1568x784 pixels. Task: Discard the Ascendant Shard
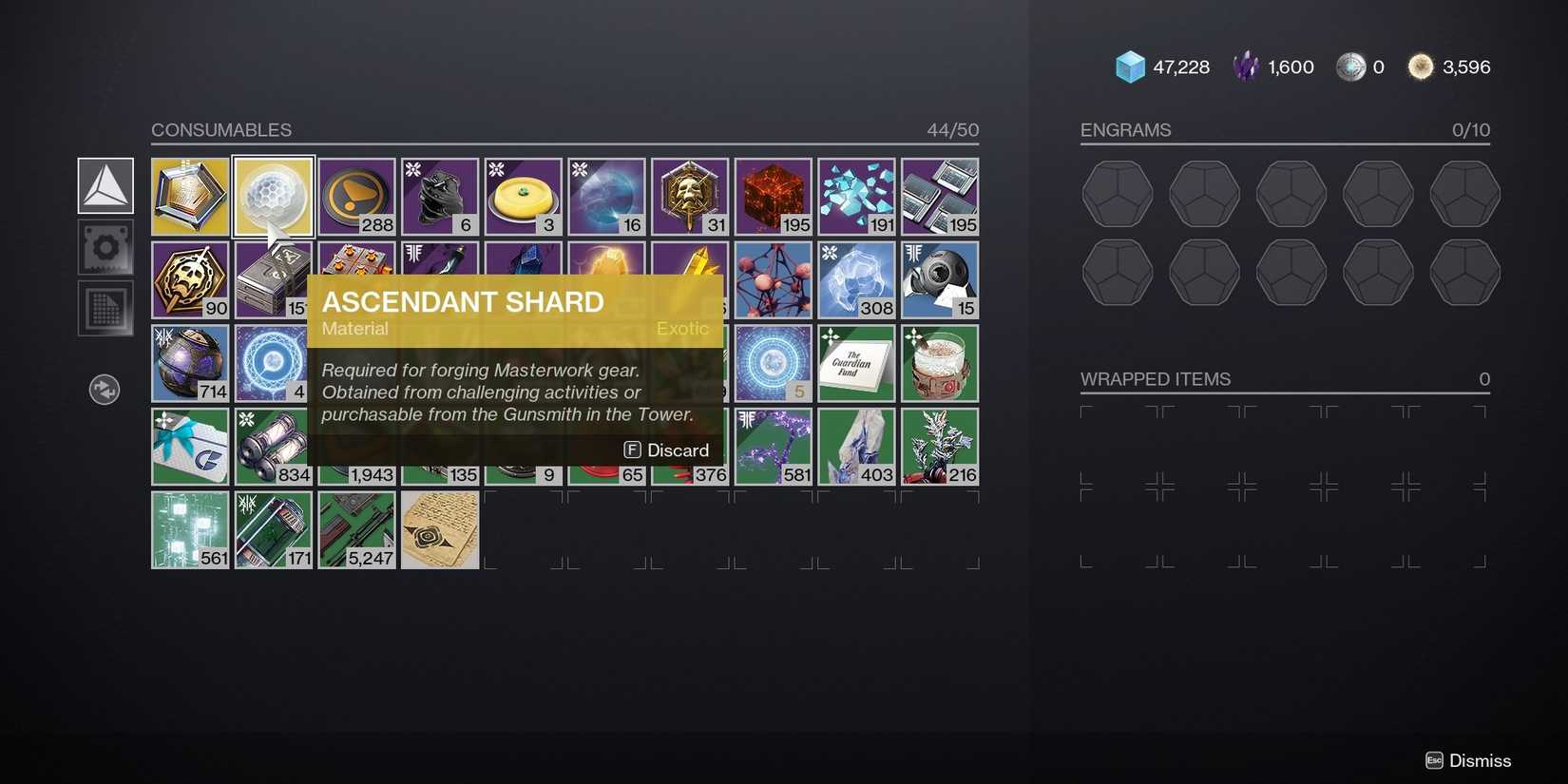click(665, 449)
